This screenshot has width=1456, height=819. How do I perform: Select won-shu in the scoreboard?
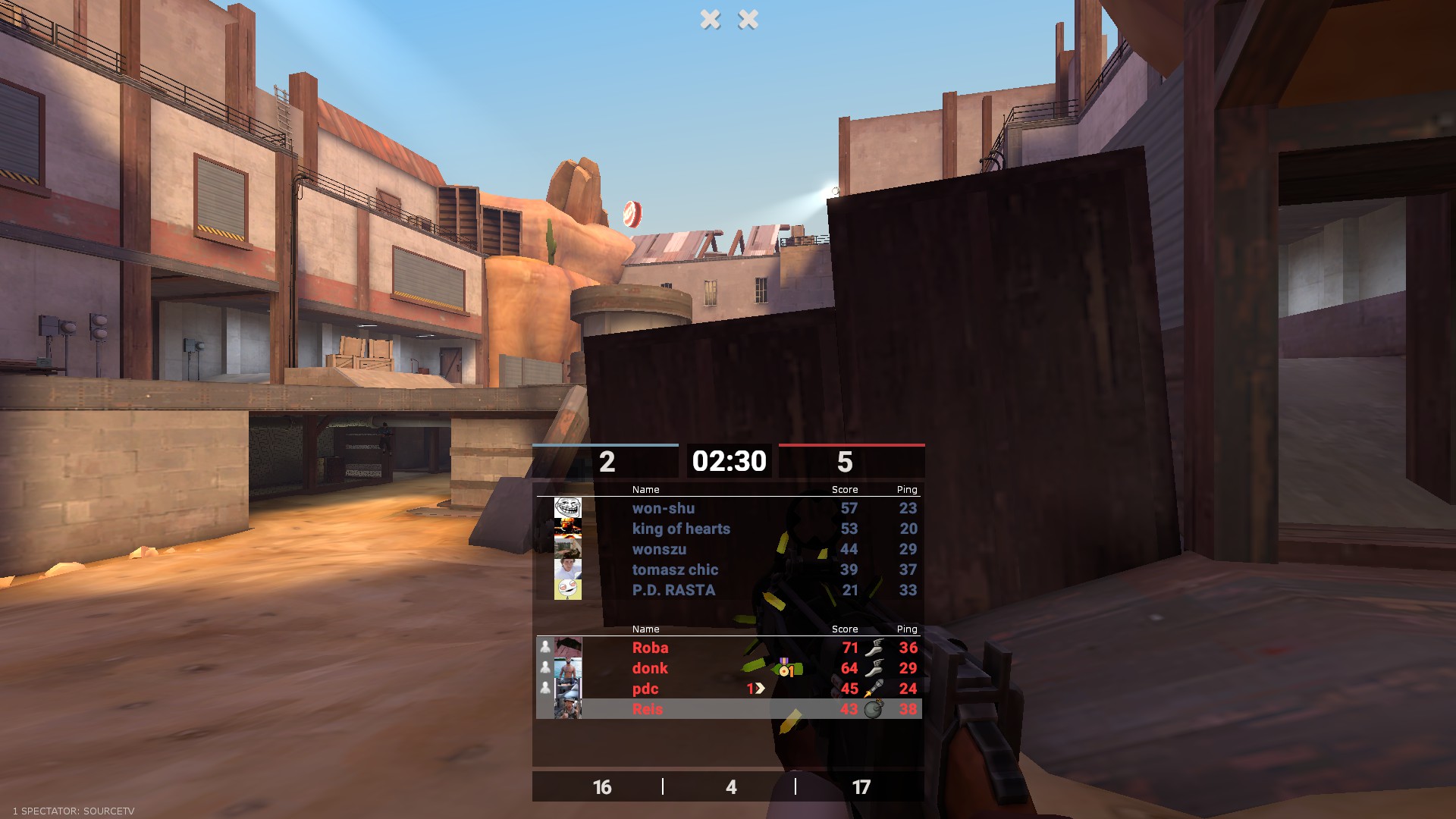tap(663, 508)
